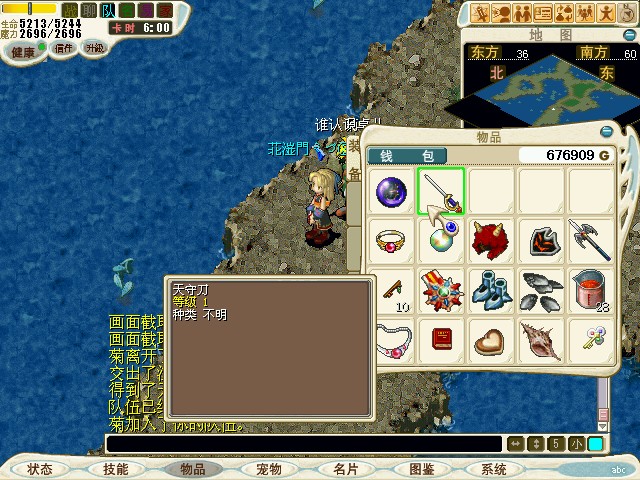Image resolution: width=640 pixels, height=480 pixels.
Task: Select the heart-shaped chocolate item
Action: tap(490, 339)
